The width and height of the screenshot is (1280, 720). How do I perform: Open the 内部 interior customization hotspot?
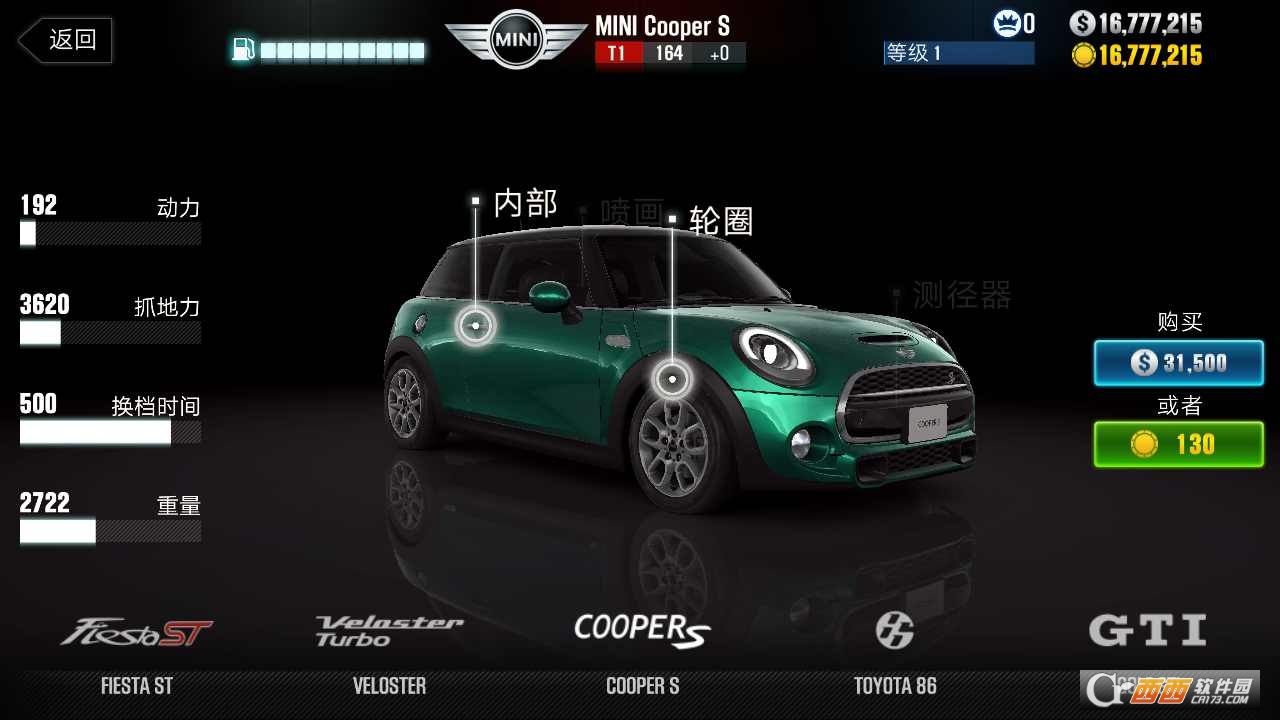tap(477, 323)
